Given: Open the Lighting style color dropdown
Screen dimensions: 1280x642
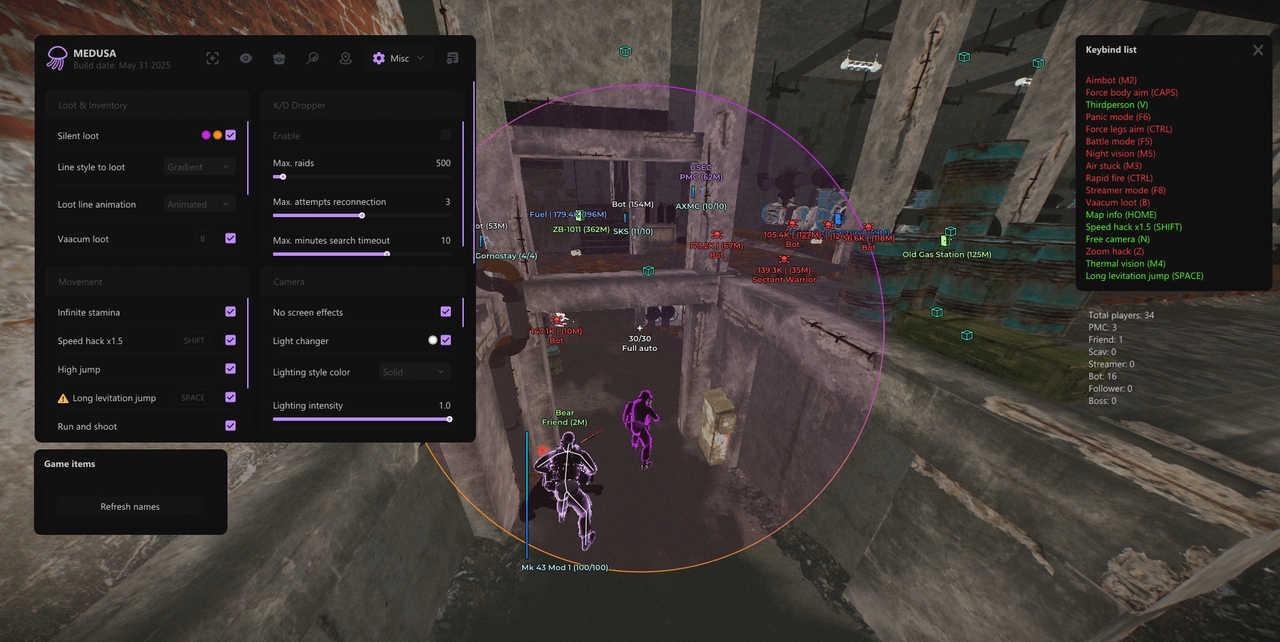Looking at the screenshot, I should 415,372.
